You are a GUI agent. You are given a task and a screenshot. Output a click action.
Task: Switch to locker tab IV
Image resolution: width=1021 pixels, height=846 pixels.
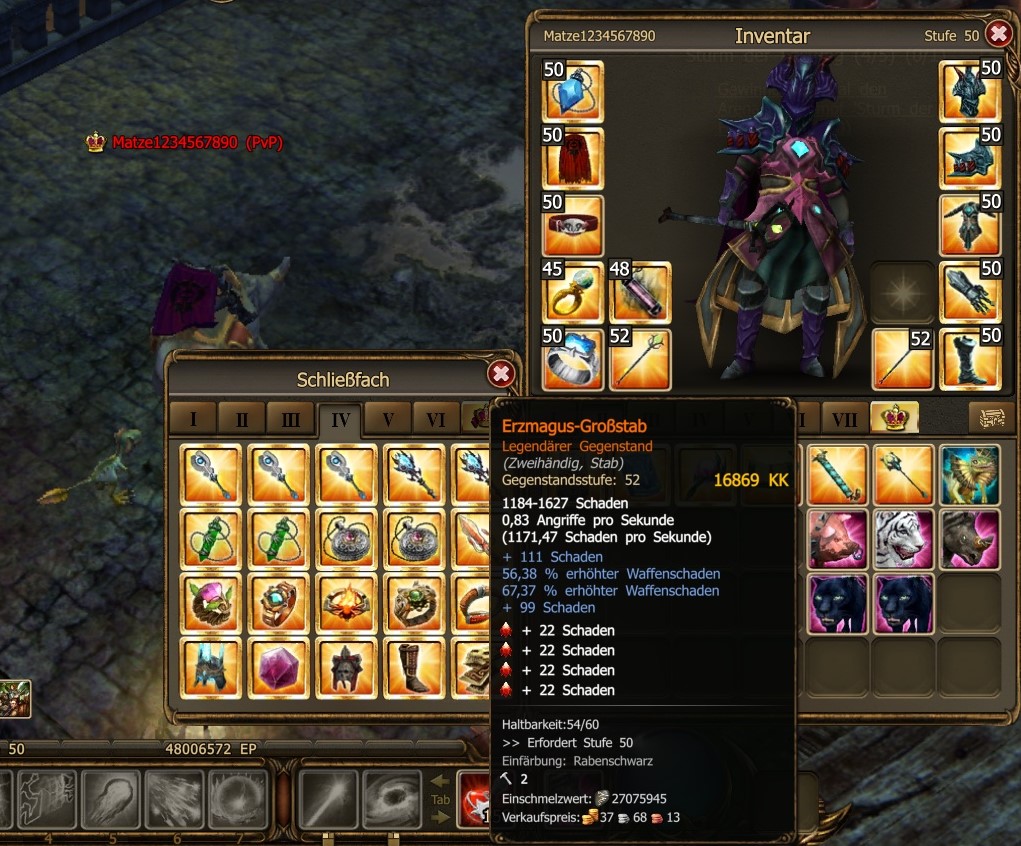(340, 419)
